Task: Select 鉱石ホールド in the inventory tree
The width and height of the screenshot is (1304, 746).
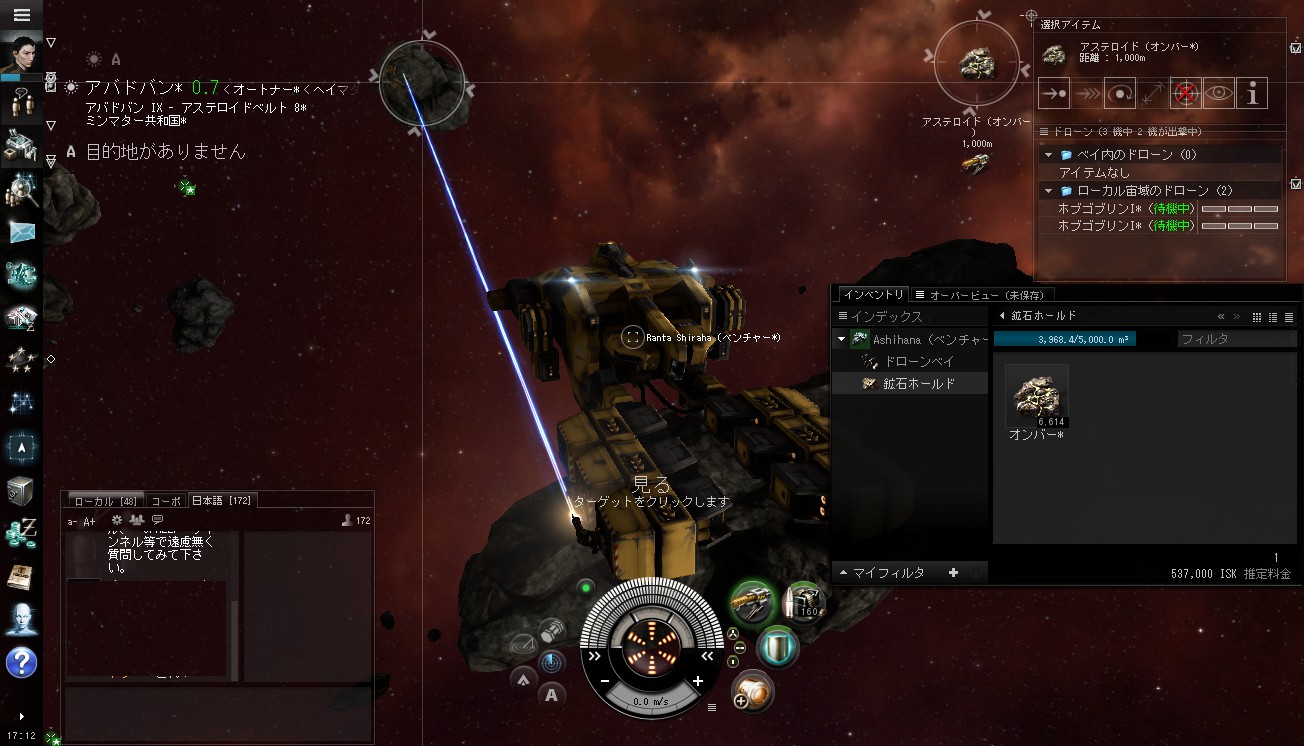Action: tap(918, 383)
